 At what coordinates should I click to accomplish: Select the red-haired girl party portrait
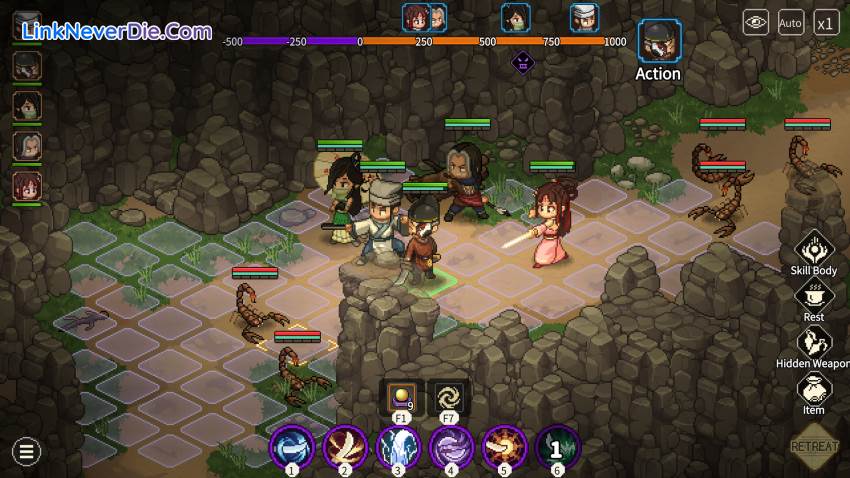coord(26,186)
